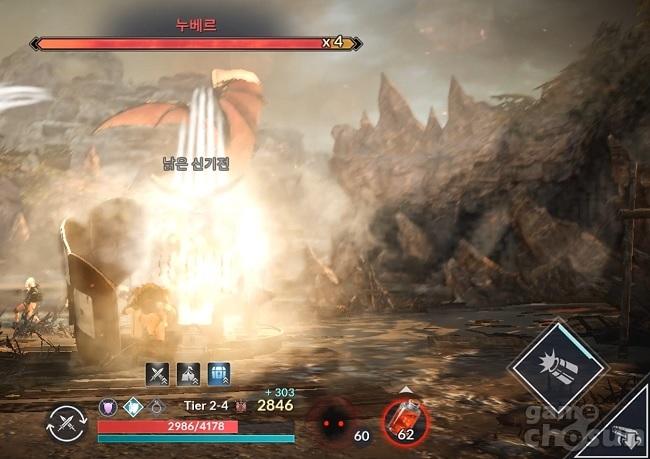The width and height of the screenshot is (650, 459).
Task: Select the crossed swords buff icon
Action: [x=158, y=375]
